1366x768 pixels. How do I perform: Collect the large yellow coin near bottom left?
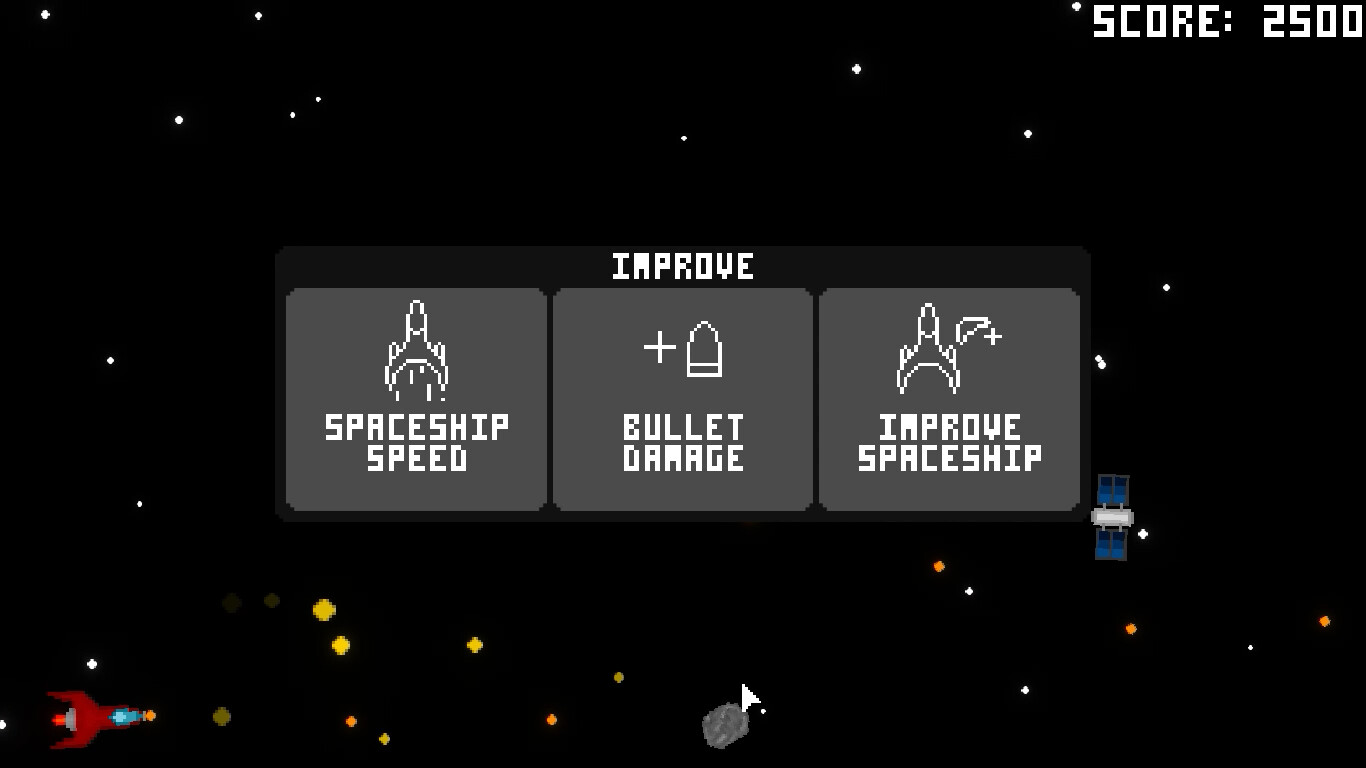322,610
